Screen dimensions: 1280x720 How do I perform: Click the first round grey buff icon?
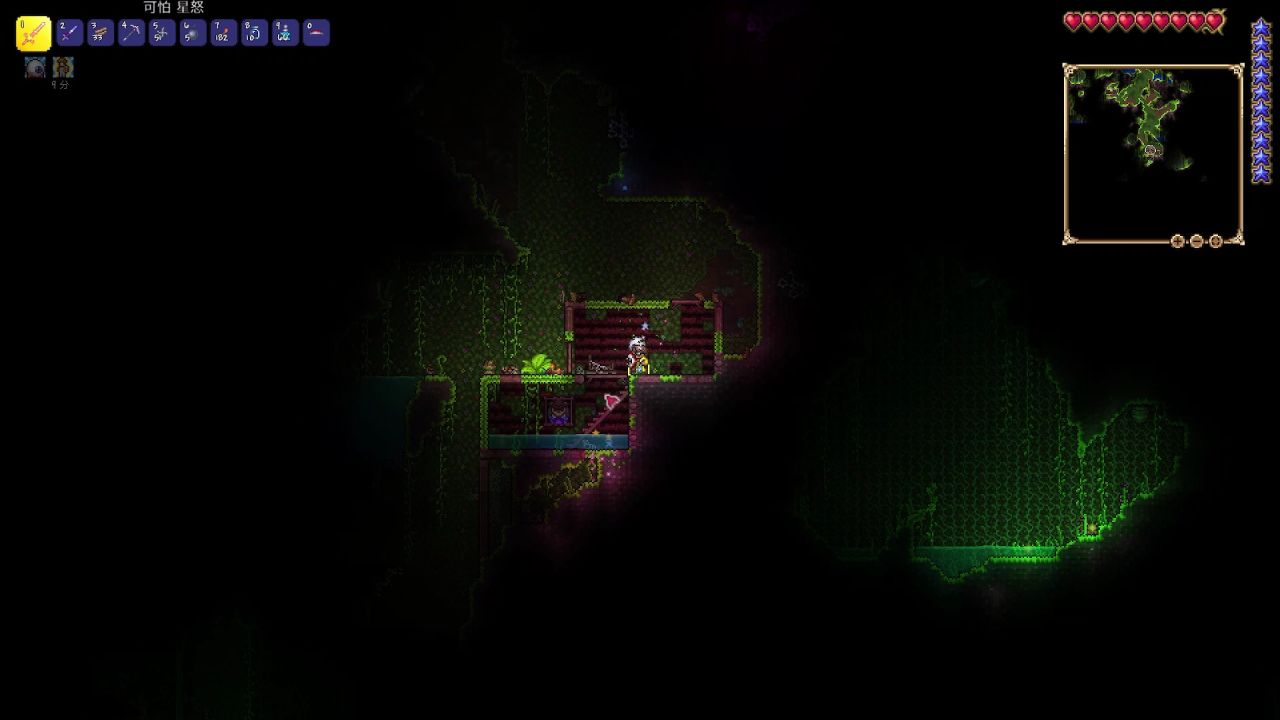(x=35, y=67)
